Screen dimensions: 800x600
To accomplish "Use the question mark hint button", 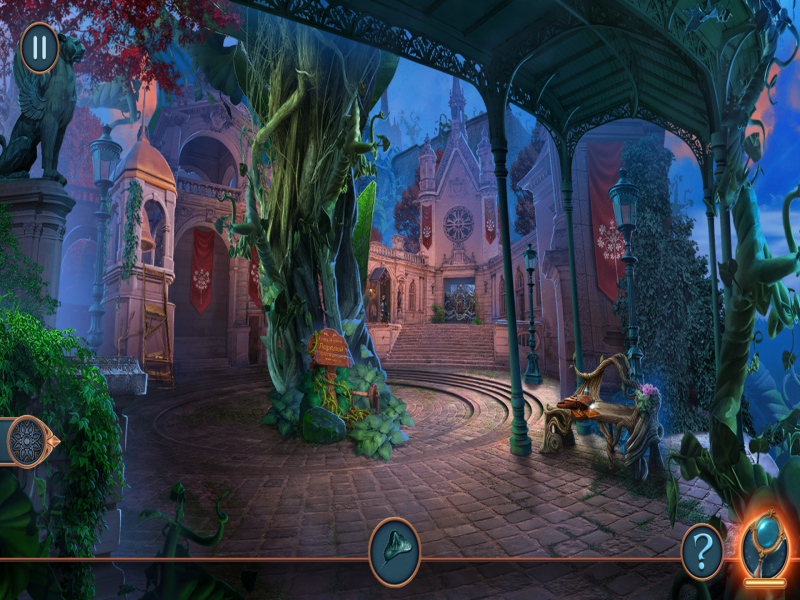I will pyautogui.click(x=702, y=551).
